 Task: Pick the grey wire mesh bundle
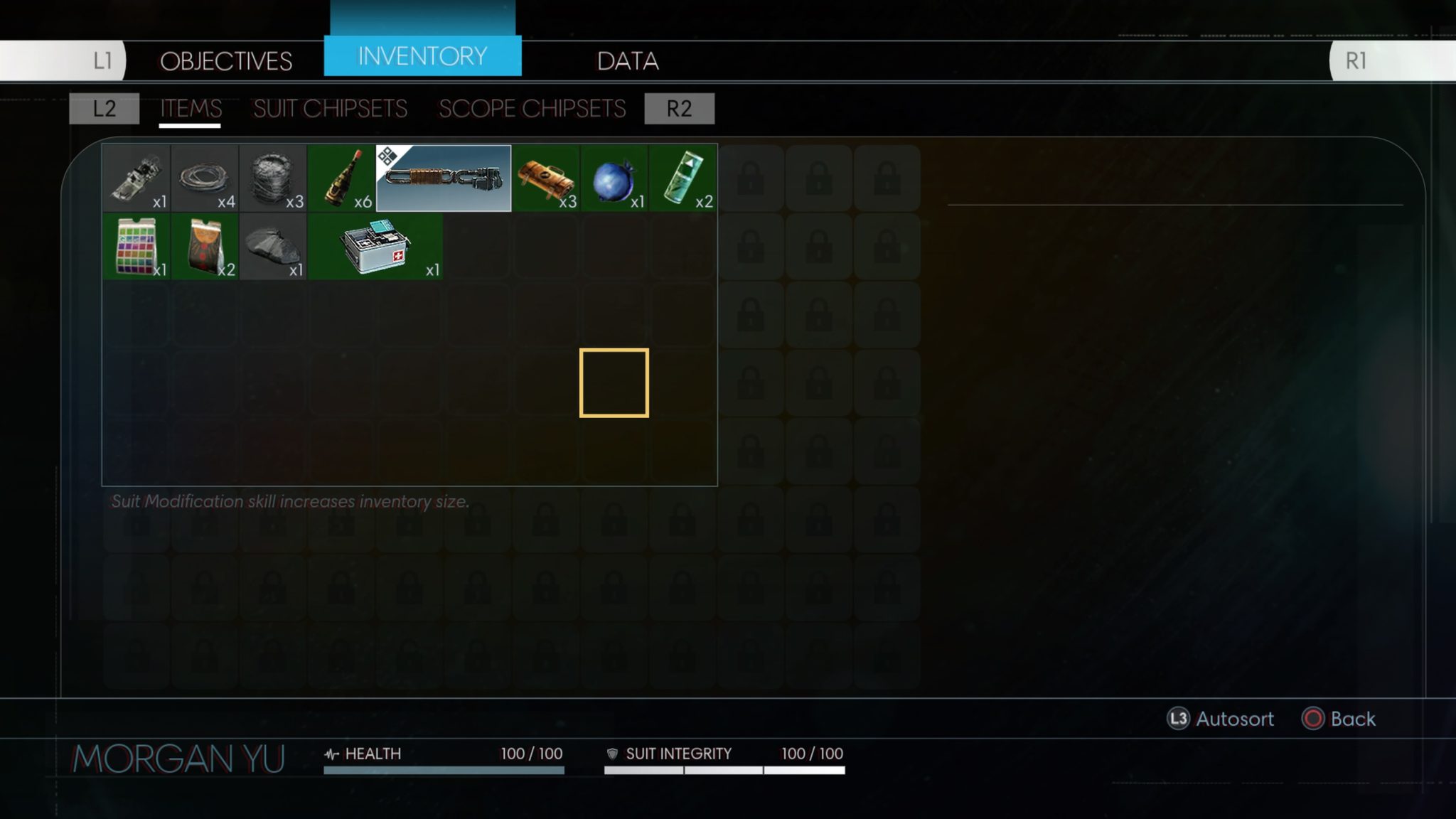[273, 178]
